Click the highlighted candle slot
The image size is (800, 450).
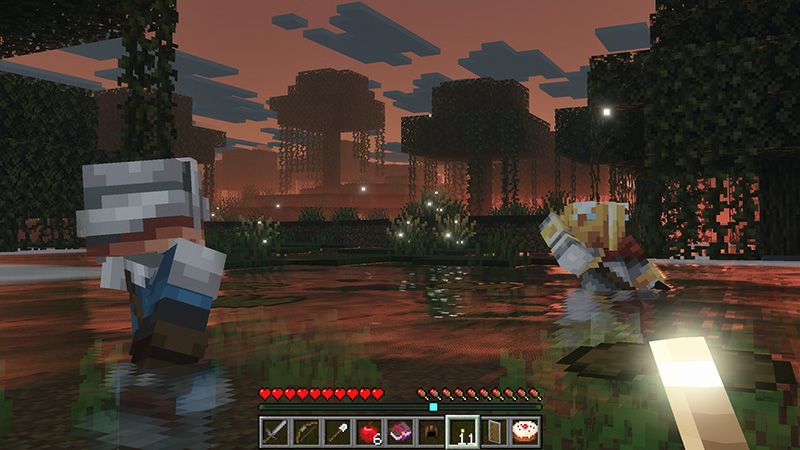pyautogui.click(x=462, y=431)
